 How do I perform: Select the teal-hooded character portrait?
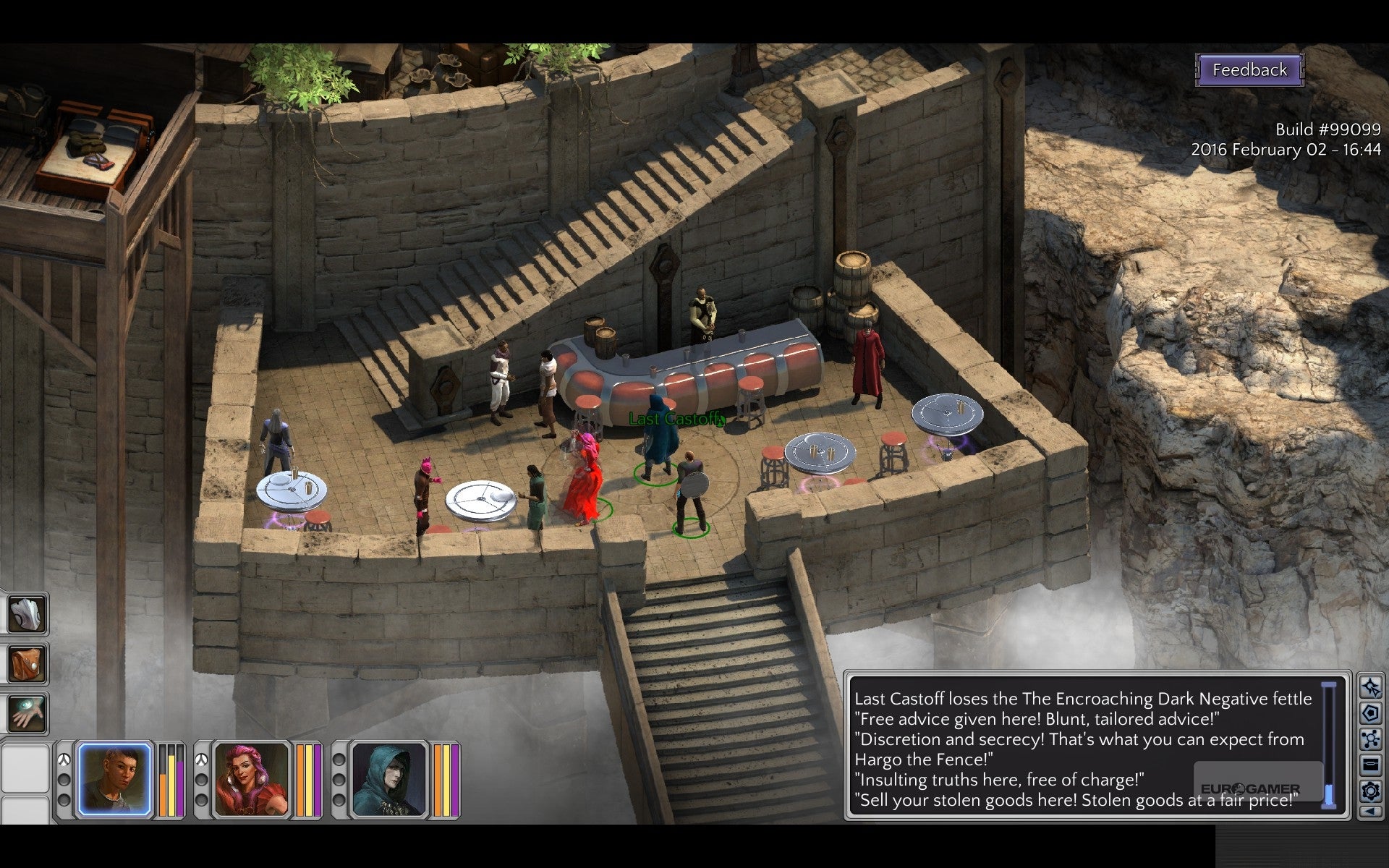[x=388, y=780]
